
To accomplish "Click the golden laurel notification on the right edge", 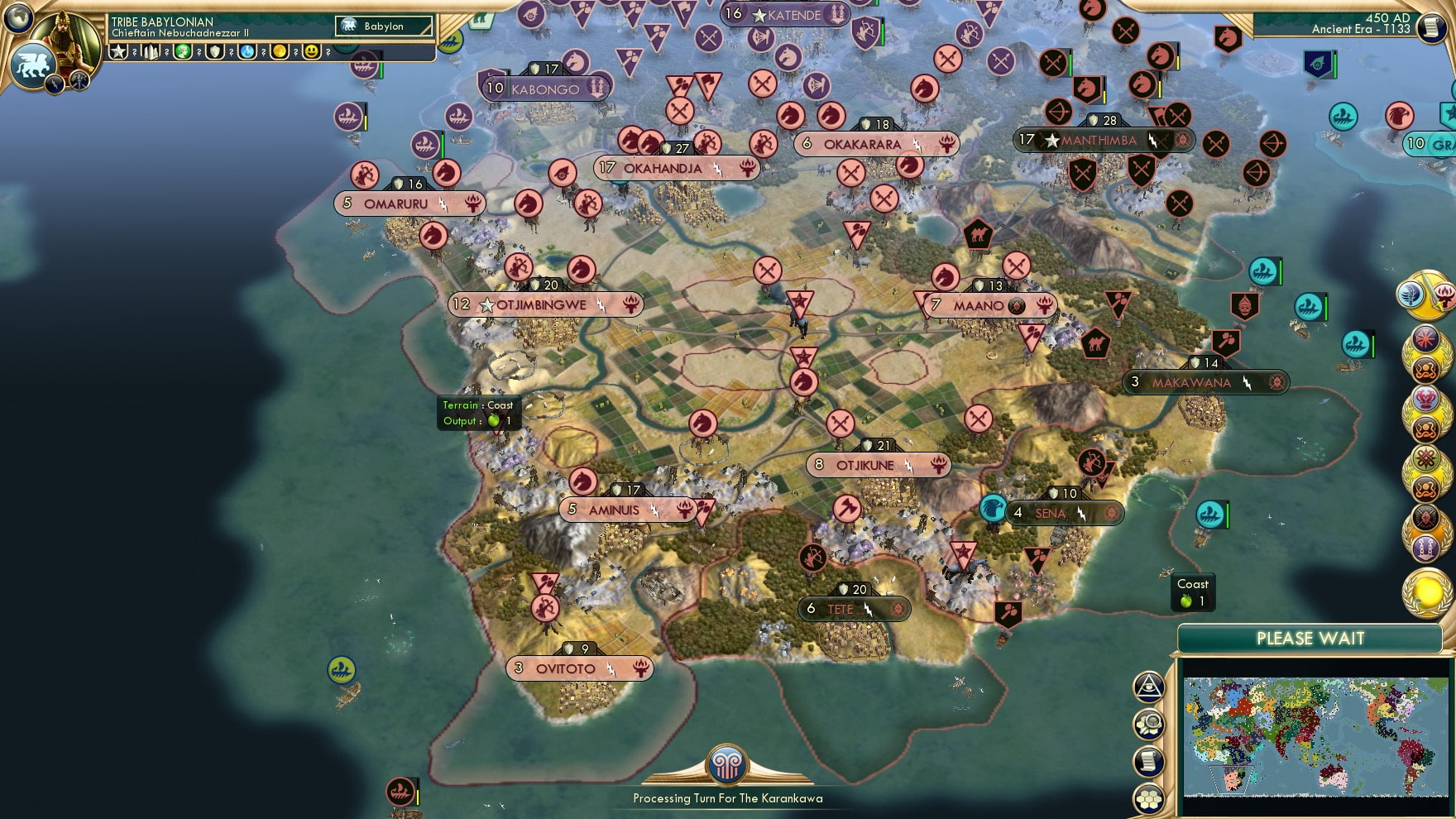I will click(1427, 591).
